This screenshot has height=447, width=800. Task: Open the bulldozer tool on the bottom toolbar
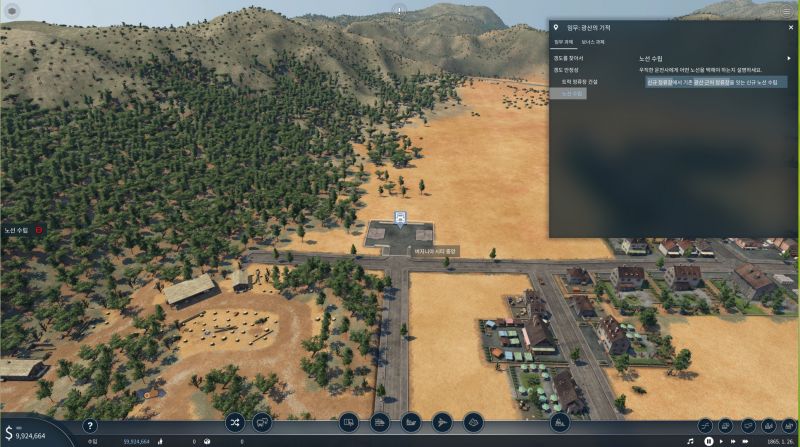[560, 422]
